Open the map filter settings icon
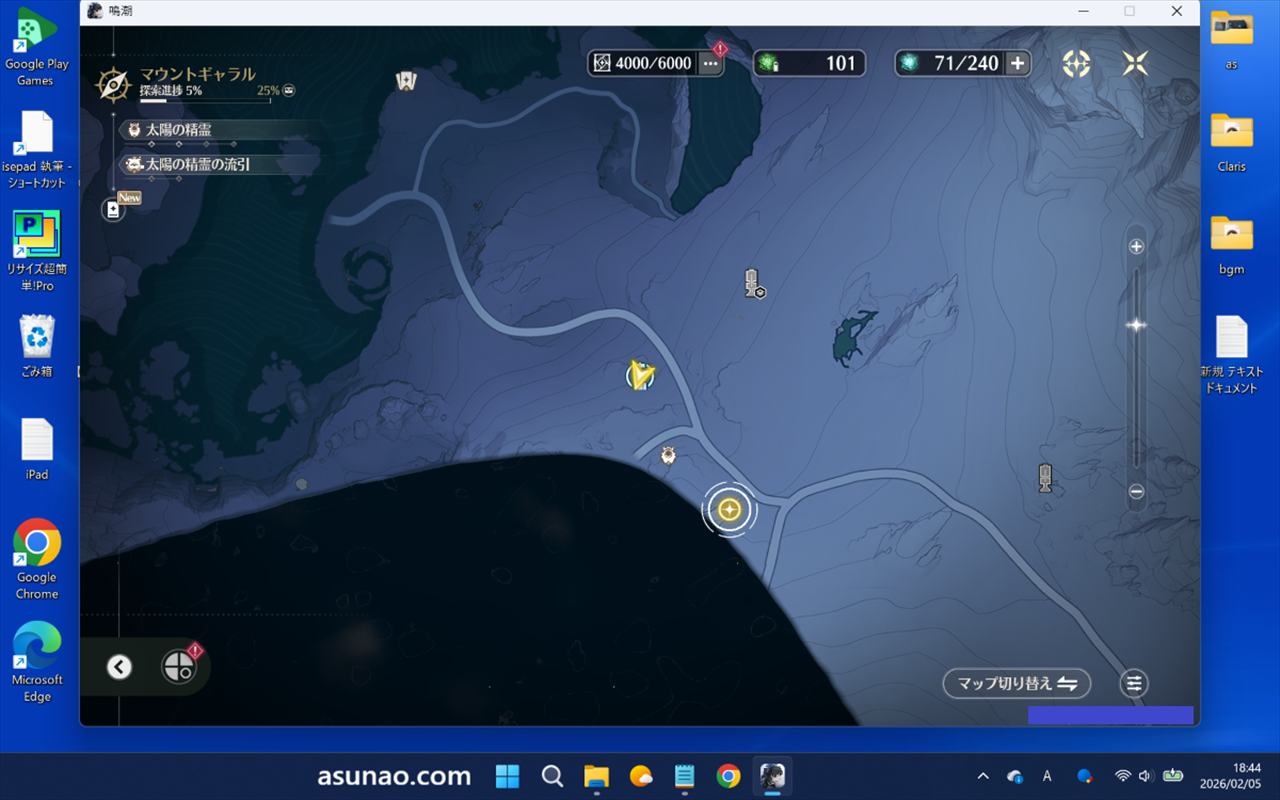1280x800 pixels. [x=1134, y=684]
